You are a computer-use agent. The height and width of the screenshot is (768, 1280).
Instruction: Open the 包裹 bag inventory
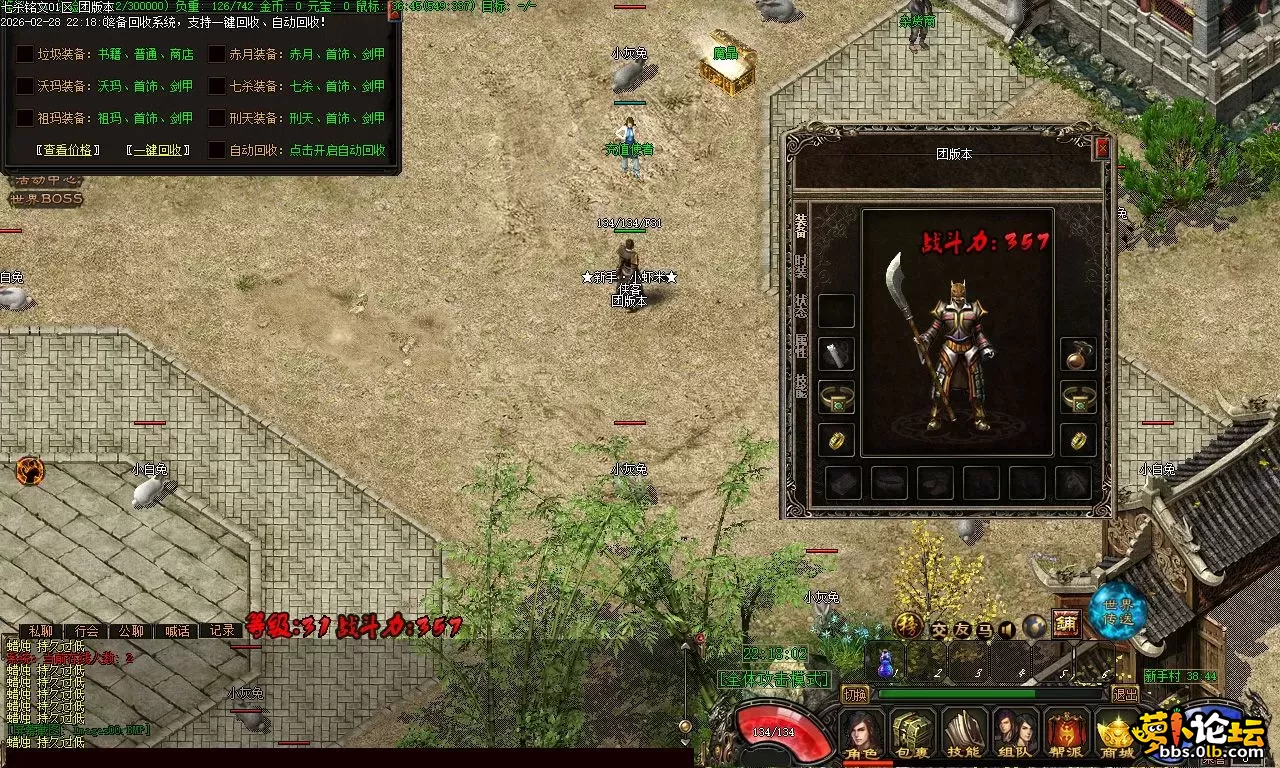912,734
